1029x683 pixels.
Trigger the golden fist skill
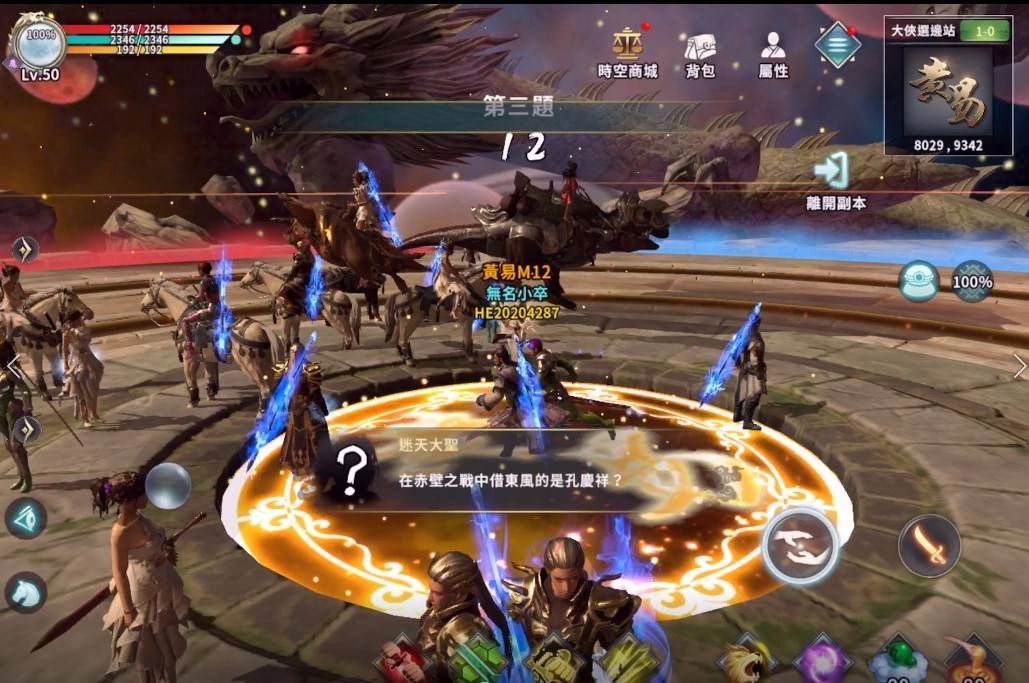(x=554, y=661)
